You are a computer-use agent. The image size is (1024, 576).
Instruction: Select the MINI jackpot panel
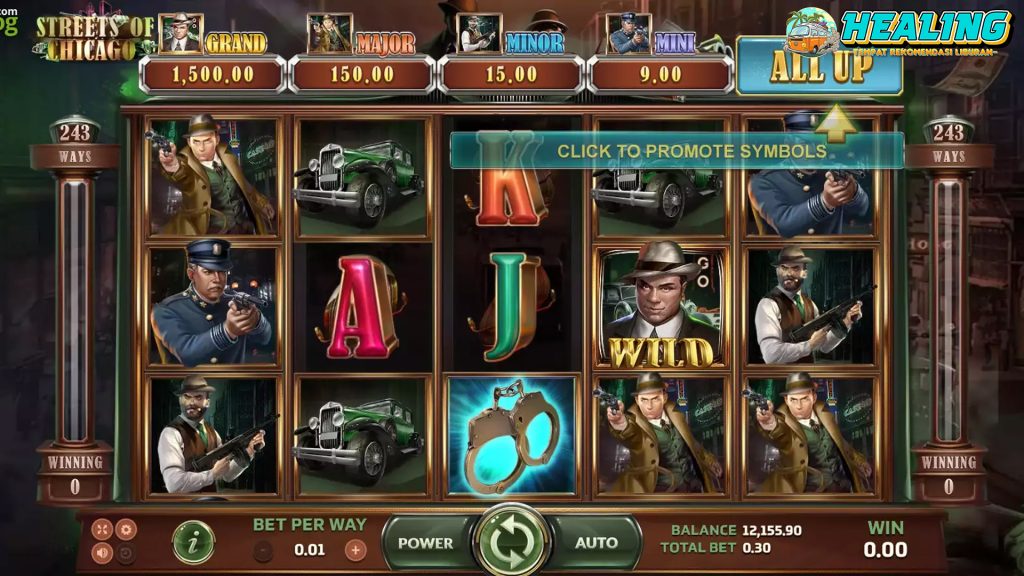point(659,74)
